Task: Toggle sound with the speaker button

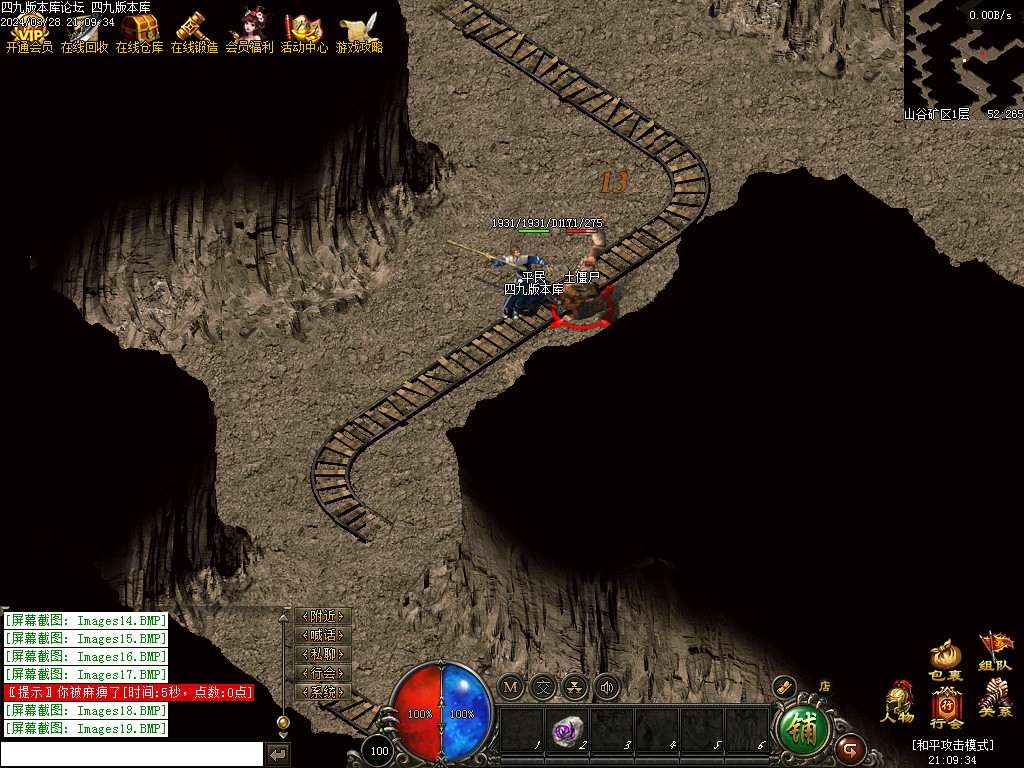Action: 606,687
